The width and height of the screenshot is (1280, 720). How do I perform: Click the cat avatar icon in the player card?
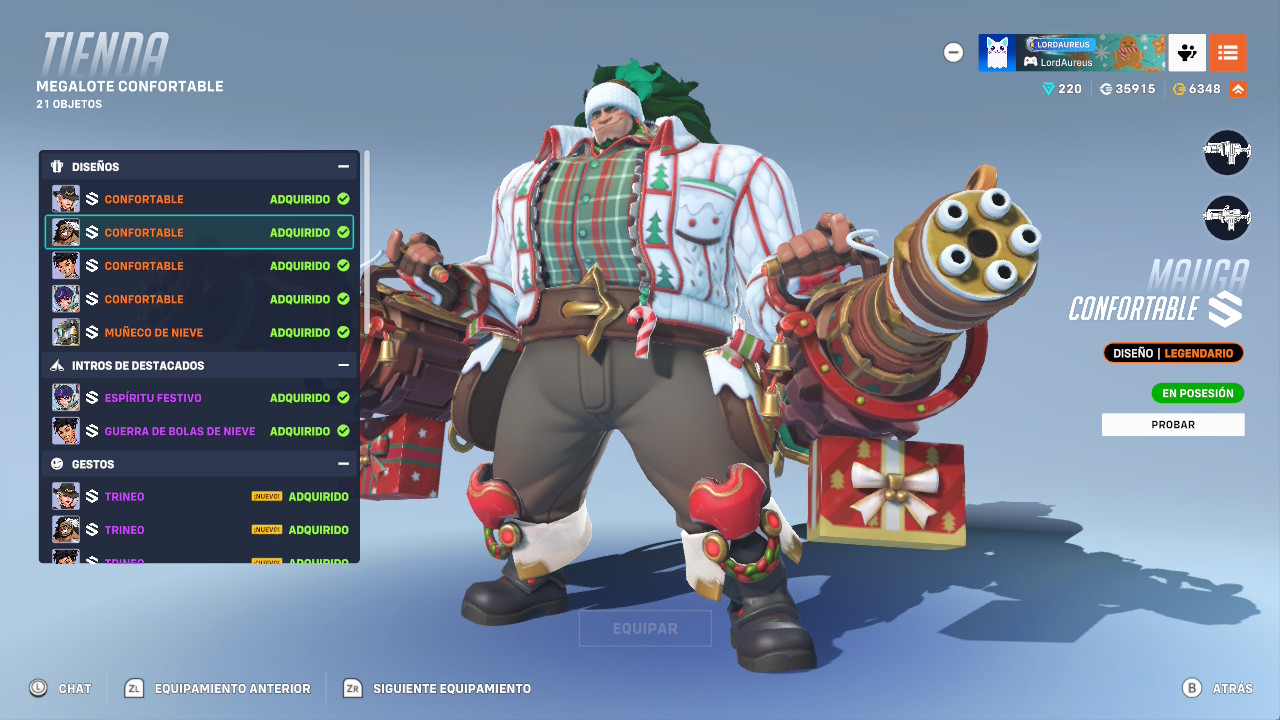click(995, 52)
